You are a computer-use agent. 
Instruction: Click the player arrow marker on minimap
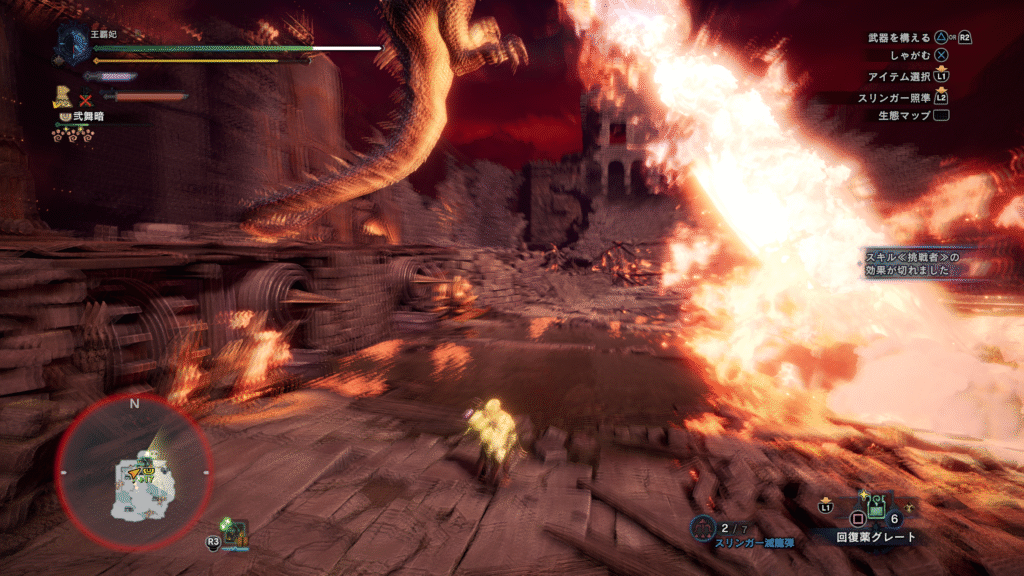tap(135, 471)
